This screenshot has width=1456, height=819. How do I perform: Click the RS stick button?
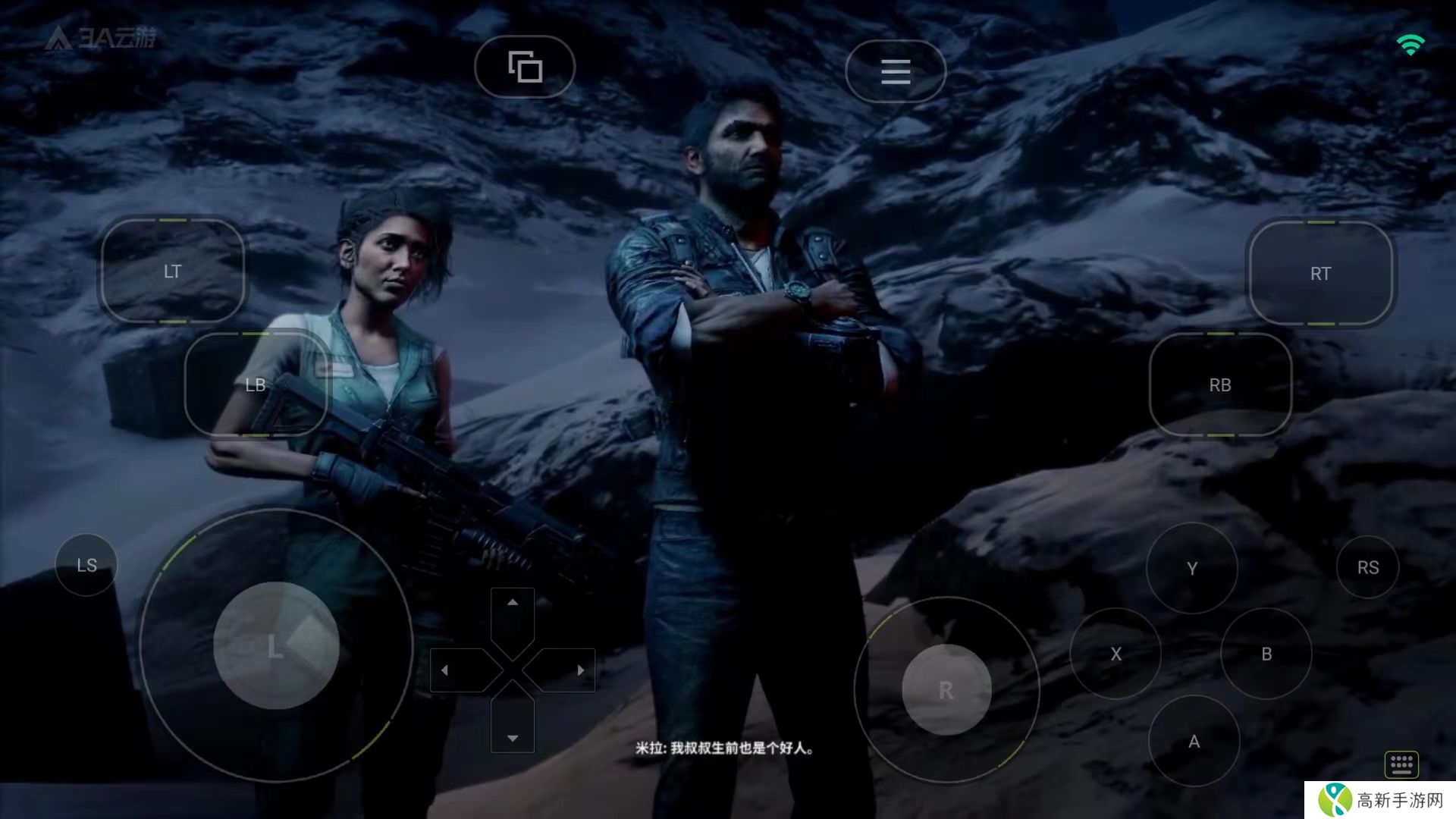[1367, 567]
